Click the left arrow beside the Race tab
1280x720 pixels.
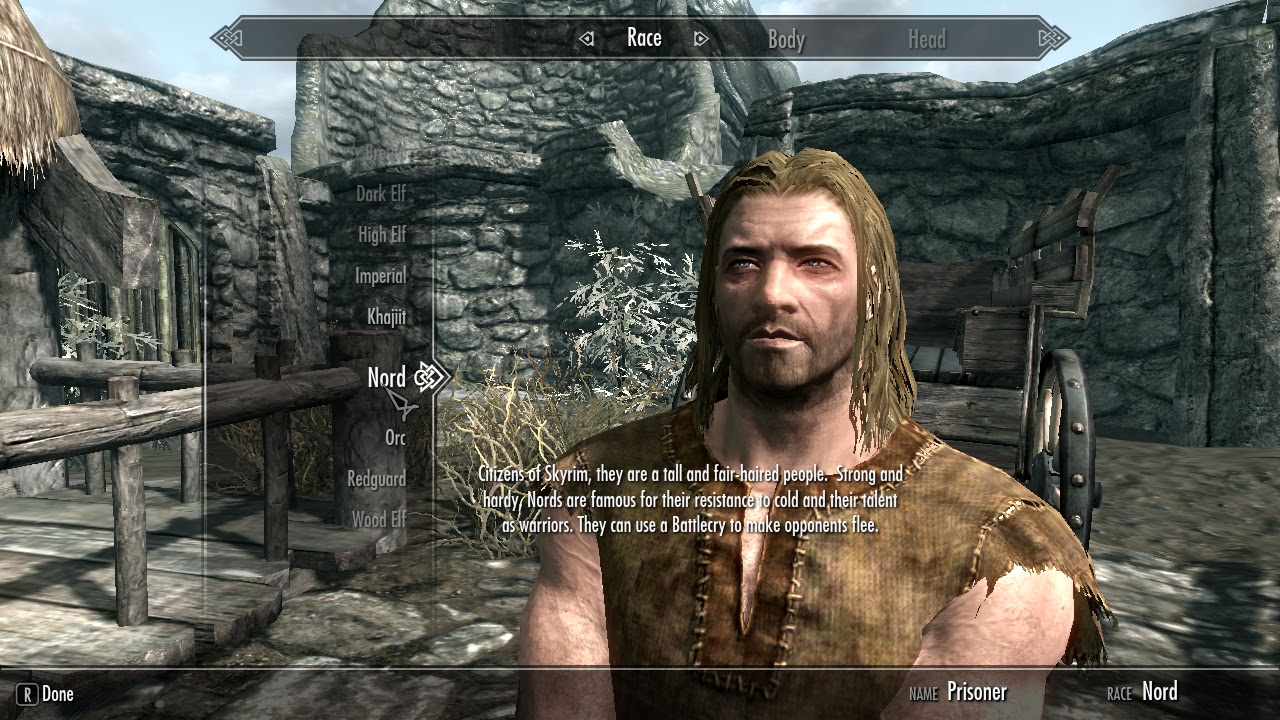click(585, 38)
